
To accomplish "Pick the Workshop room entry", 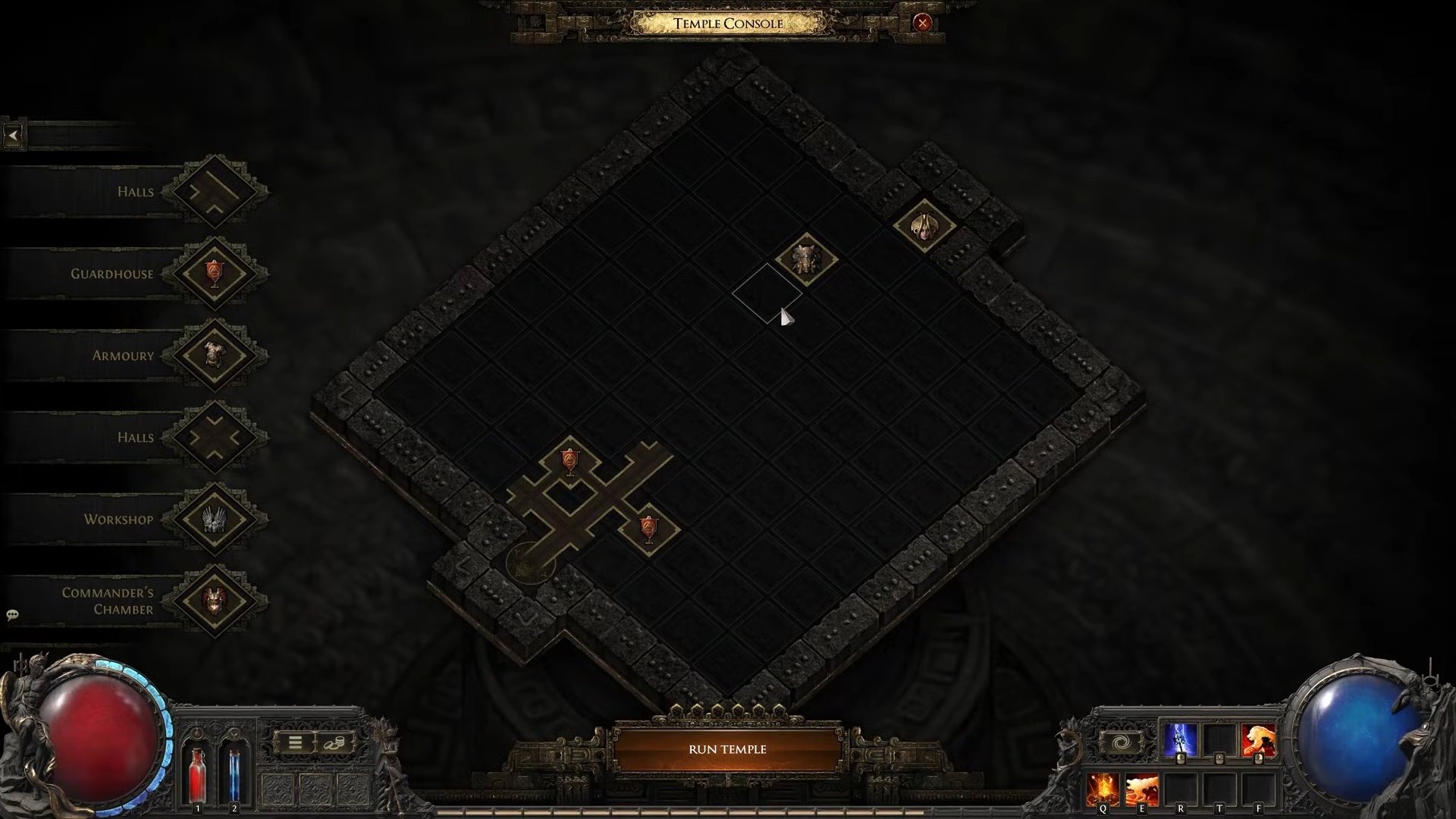I will coord(215,519).
